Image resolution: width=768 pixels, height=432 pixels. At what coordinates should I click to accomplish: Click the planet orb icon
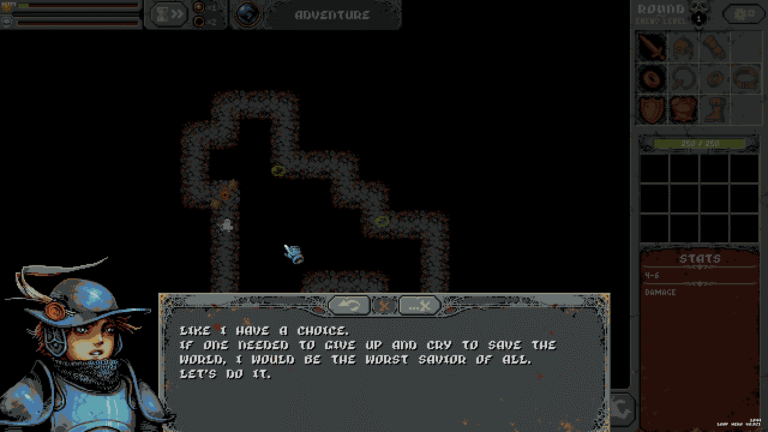pos(247,14)
